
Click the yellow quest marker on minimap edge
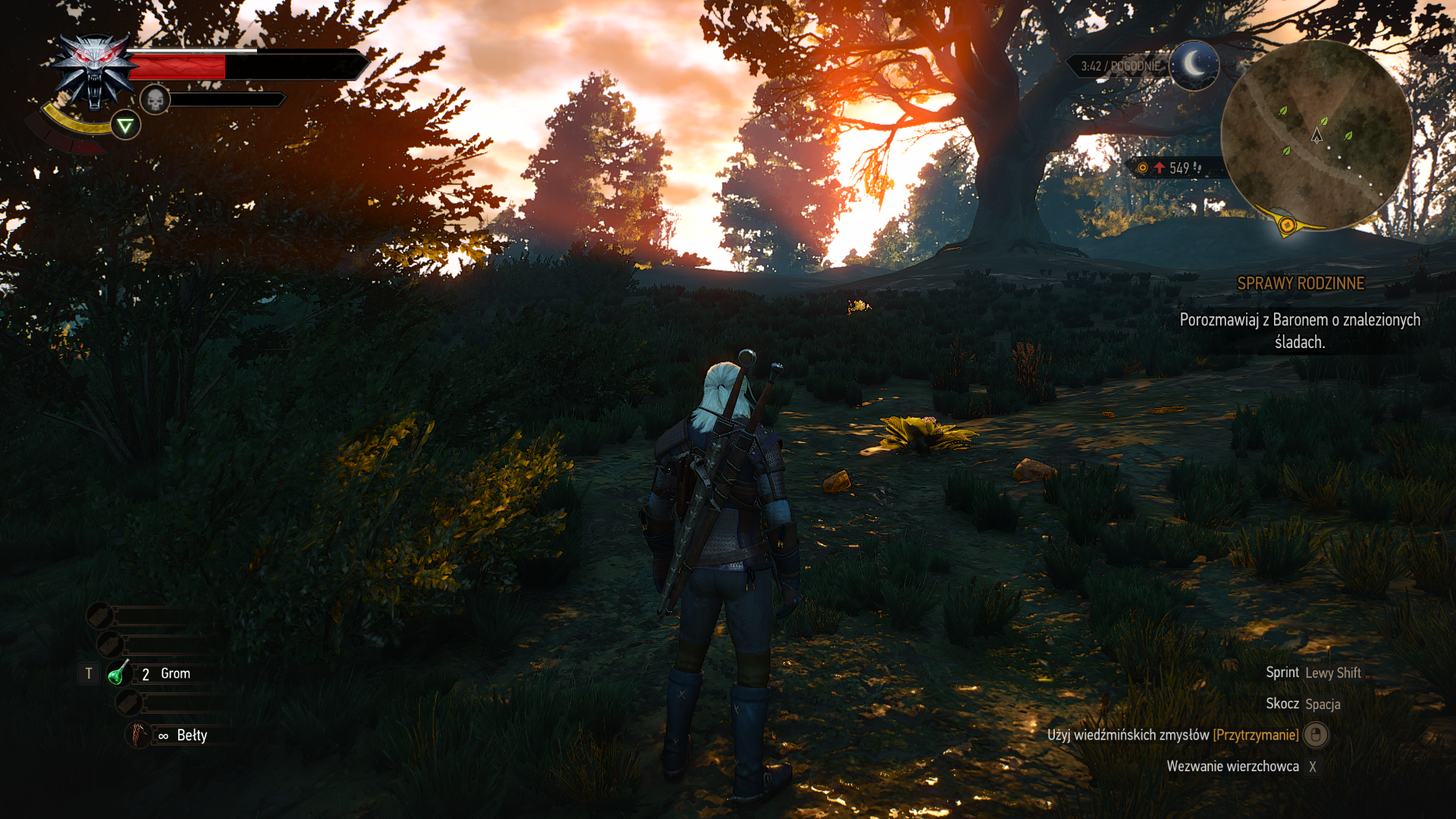1286,224
